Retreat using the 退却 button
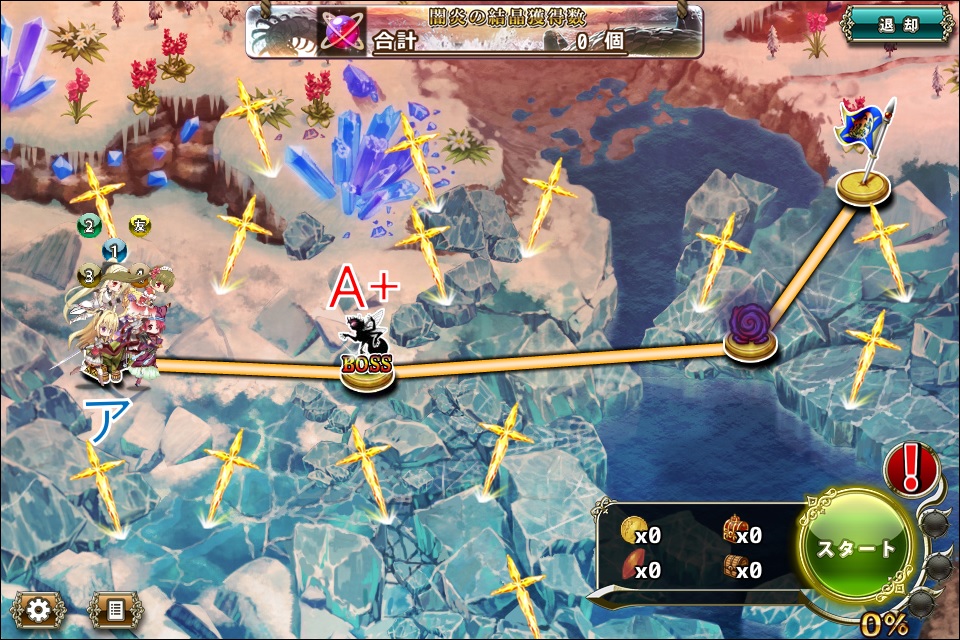Viewport: 960px width, 640px height. click(896, 24)
